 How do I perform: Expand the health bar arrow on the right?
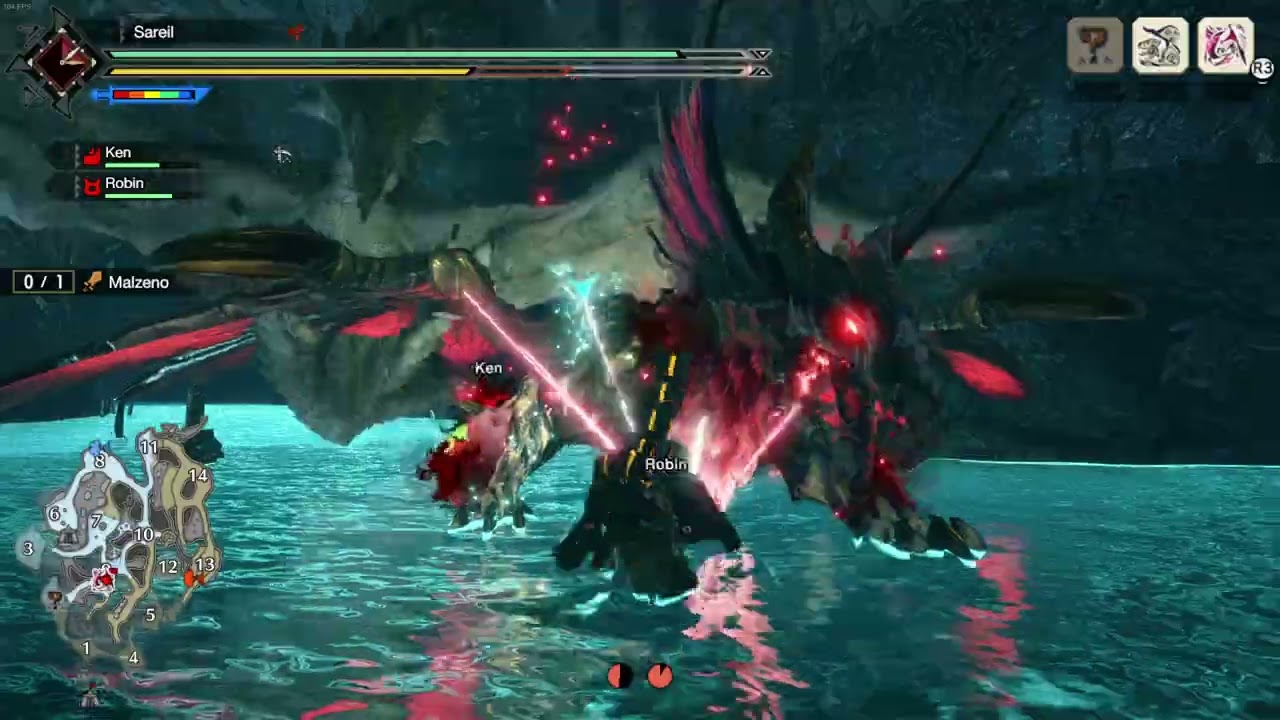[761, 54]
